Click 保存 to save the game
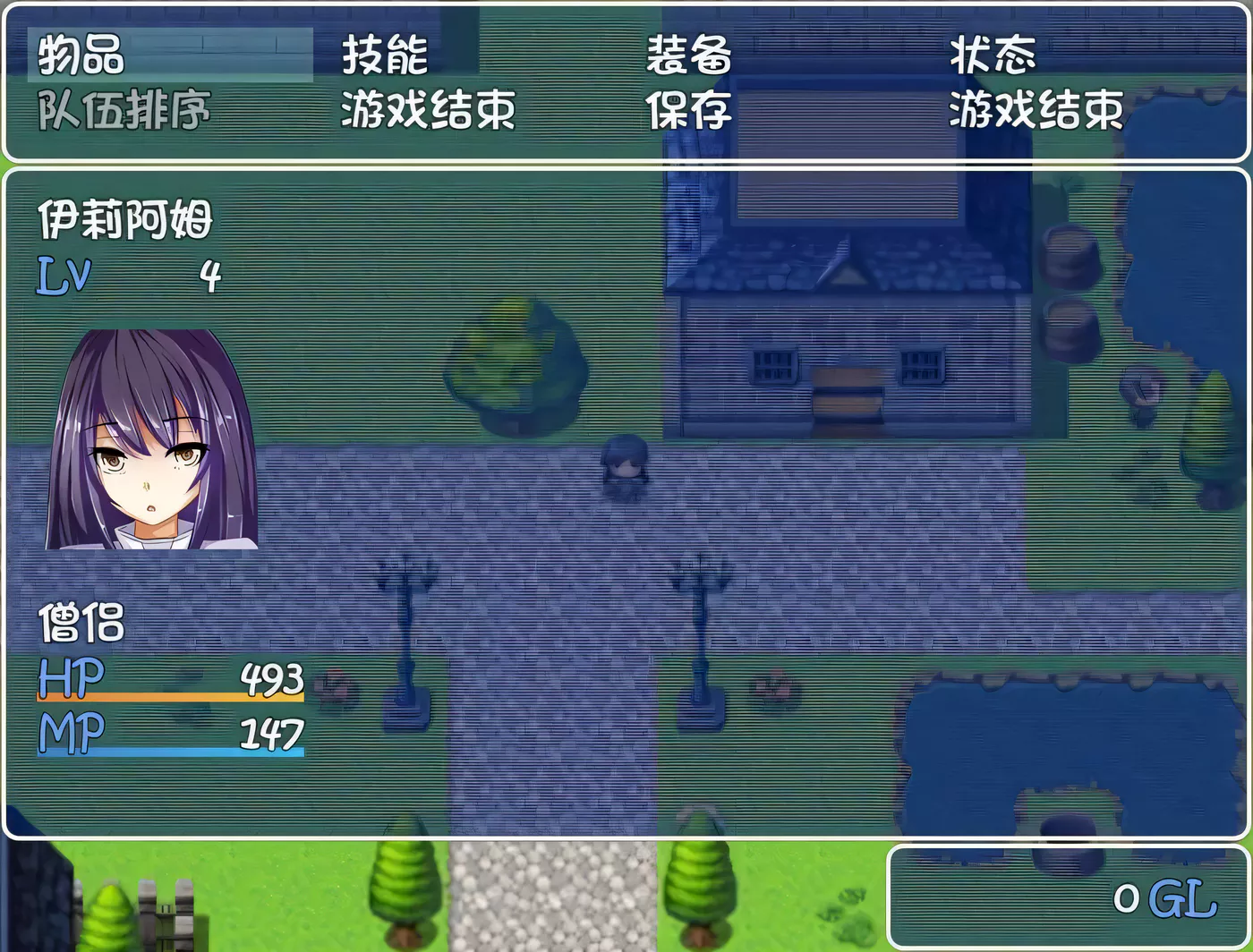The width and height of the screenshot is (1253, 952). point(689,113)
